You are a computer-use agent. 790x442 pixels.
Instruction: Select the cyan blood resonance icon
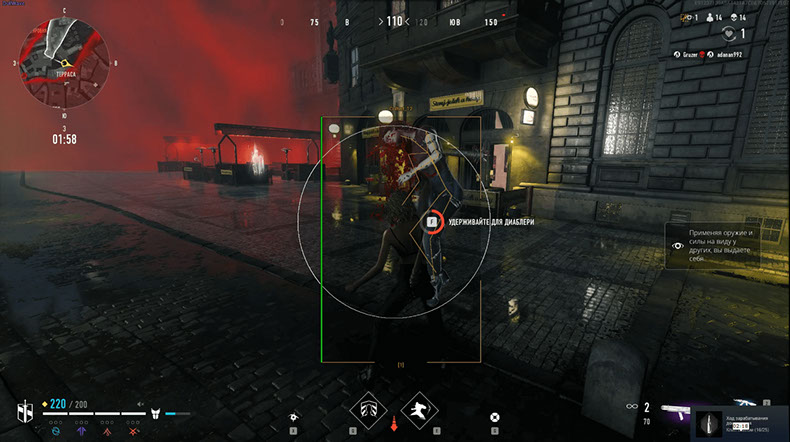[56, 432]
